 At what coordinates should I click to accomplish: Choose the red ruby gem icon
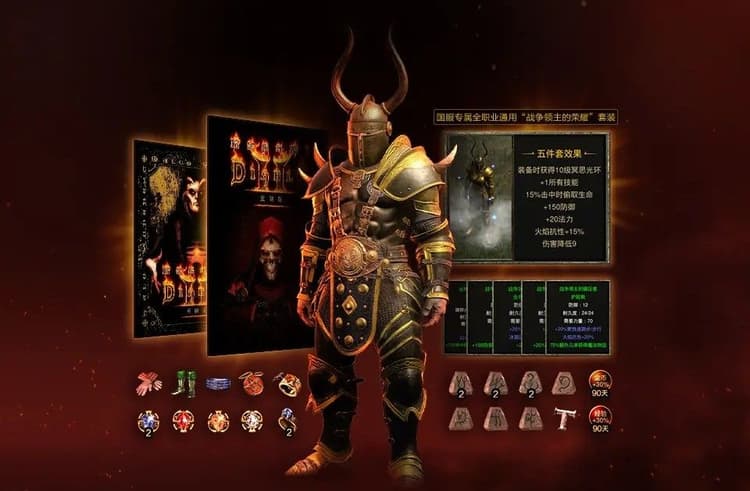click(x=184, y=421)
